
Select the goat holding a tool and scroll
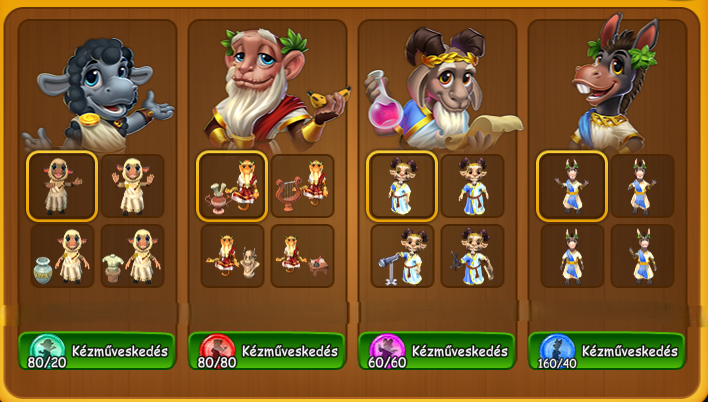click(x=472, y=256)
